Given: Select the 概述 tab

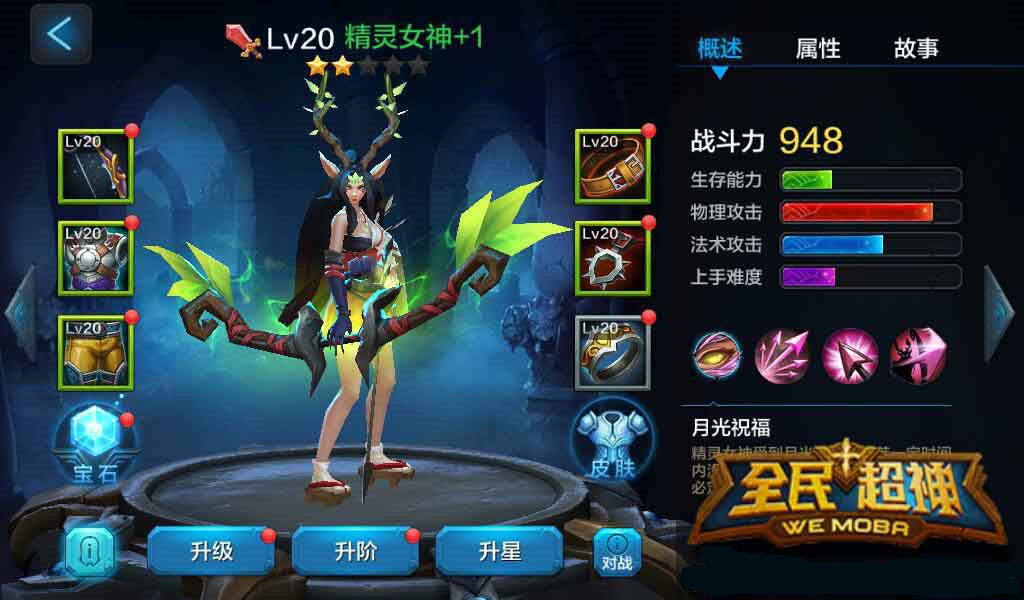Looking at the screenshot, I should pyautogui.click(x=720, y=48).
